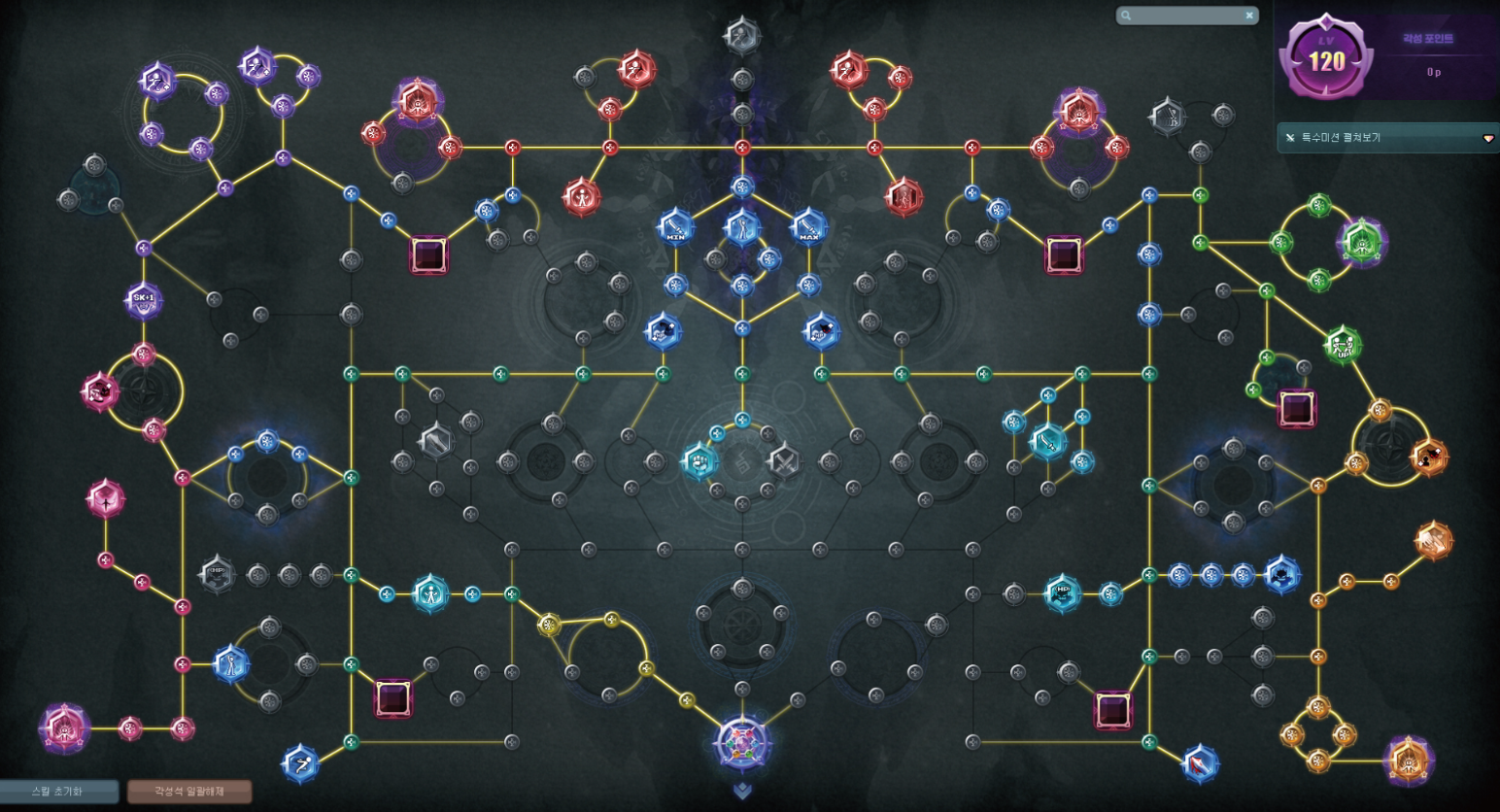Select the green UP skill node

tap(1343, 345)
